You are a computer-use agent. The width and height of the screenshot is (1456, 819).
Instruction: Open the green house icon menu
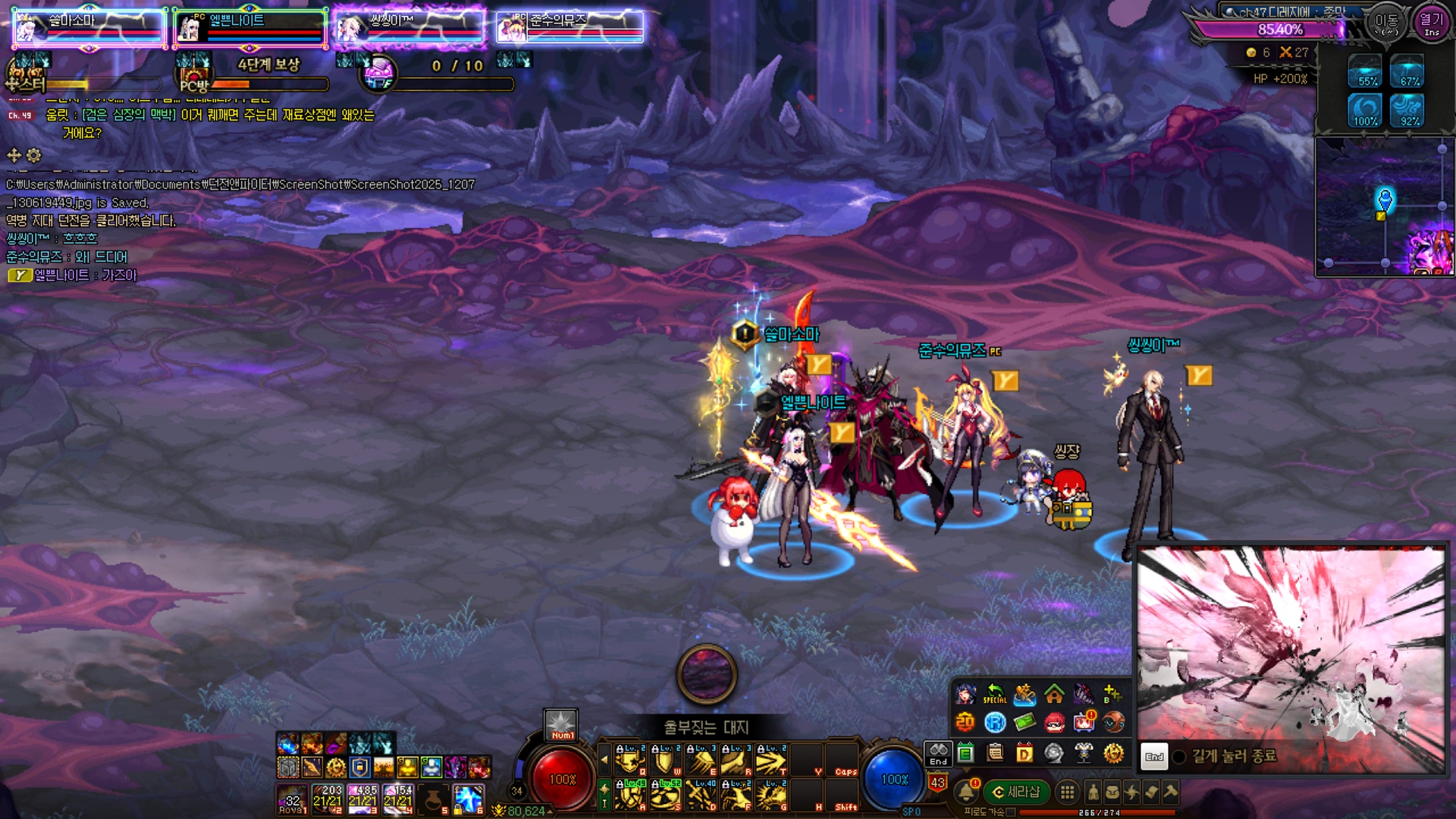tap(1054, 694)
